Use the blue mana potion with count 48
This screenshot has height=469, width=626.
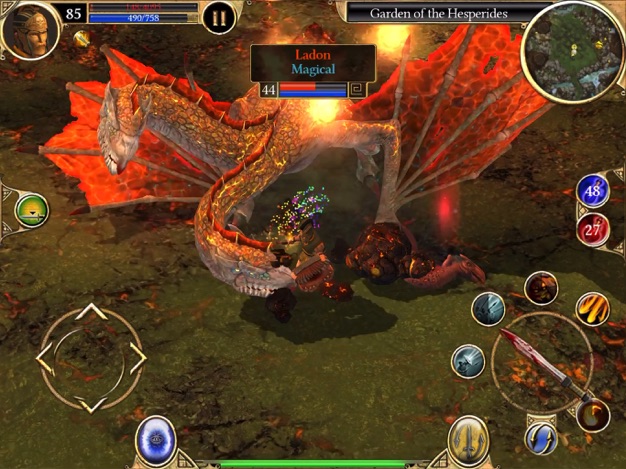pyautogui.click(x=593, y=191)
